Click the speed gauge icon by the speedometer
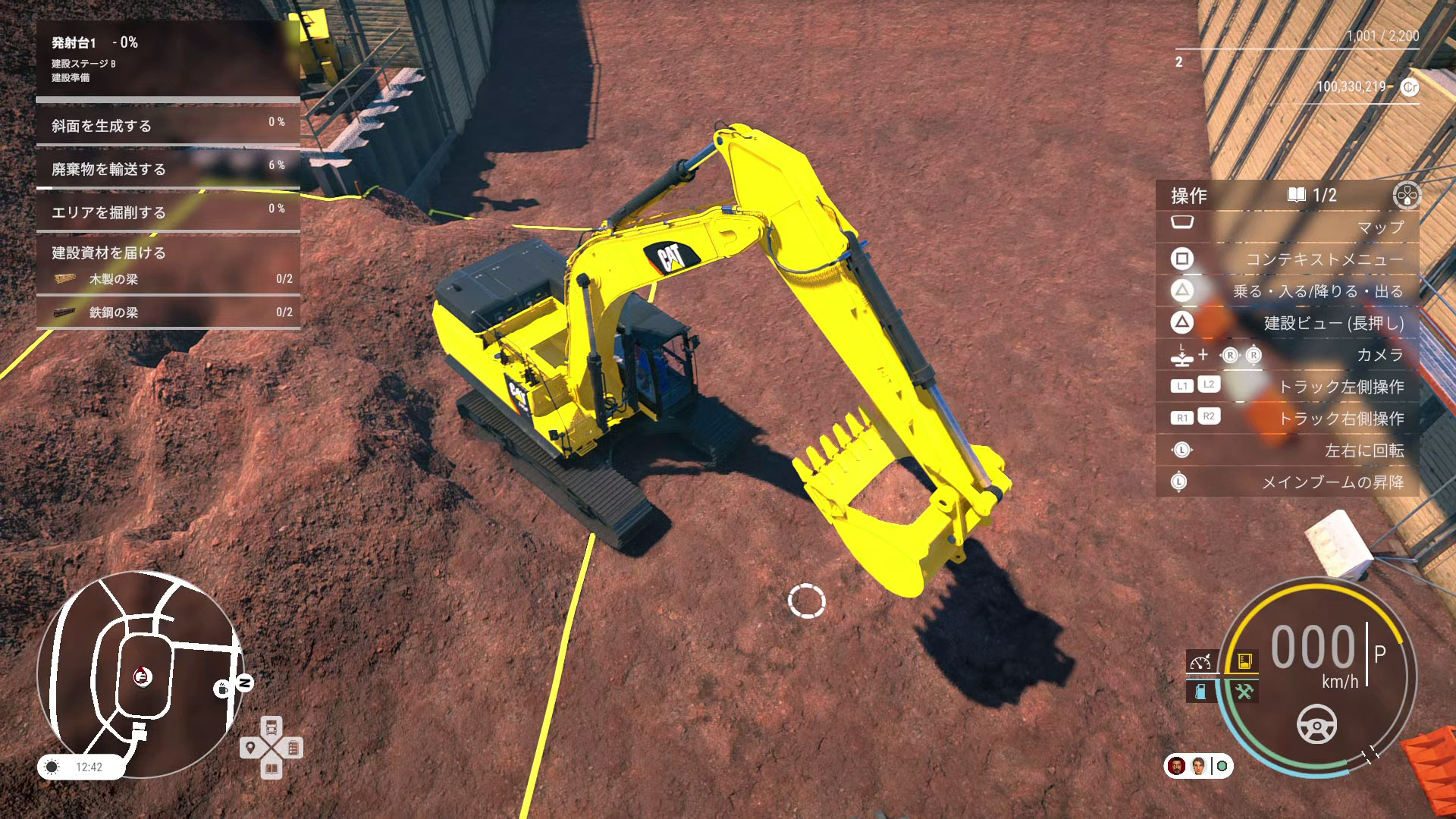 1201,662
